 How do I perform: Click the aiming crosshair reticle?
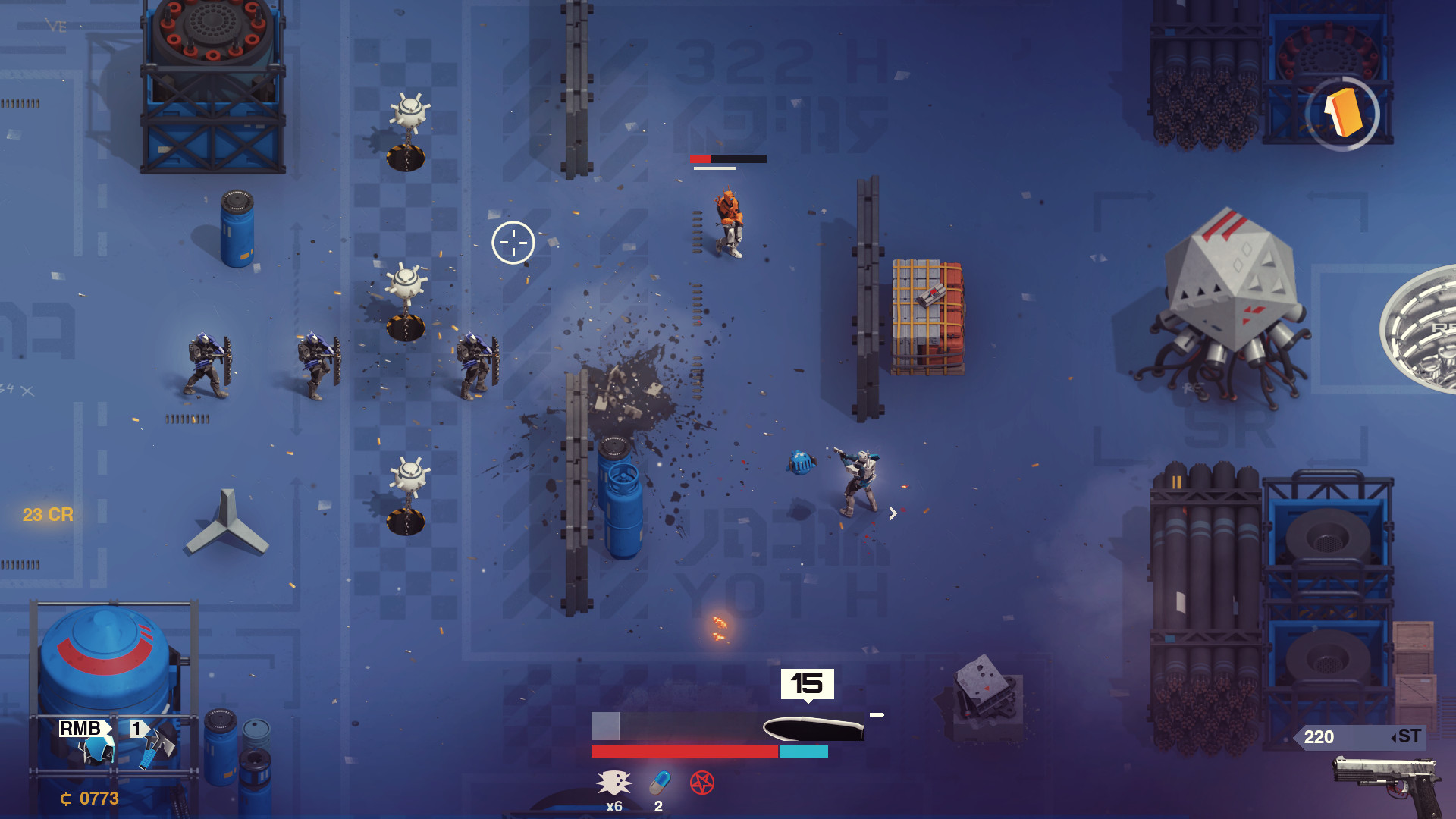pos(514,242)
